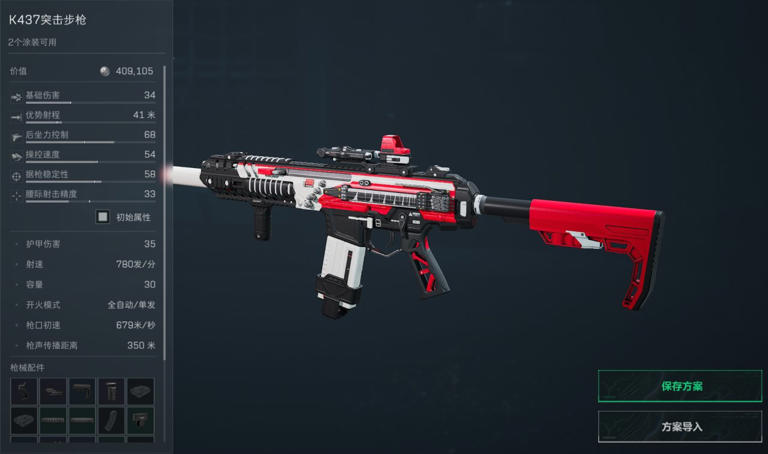Click the 保存方案 button
The height and width of the screenshot is (454, 768).
(x=680, y=386)
